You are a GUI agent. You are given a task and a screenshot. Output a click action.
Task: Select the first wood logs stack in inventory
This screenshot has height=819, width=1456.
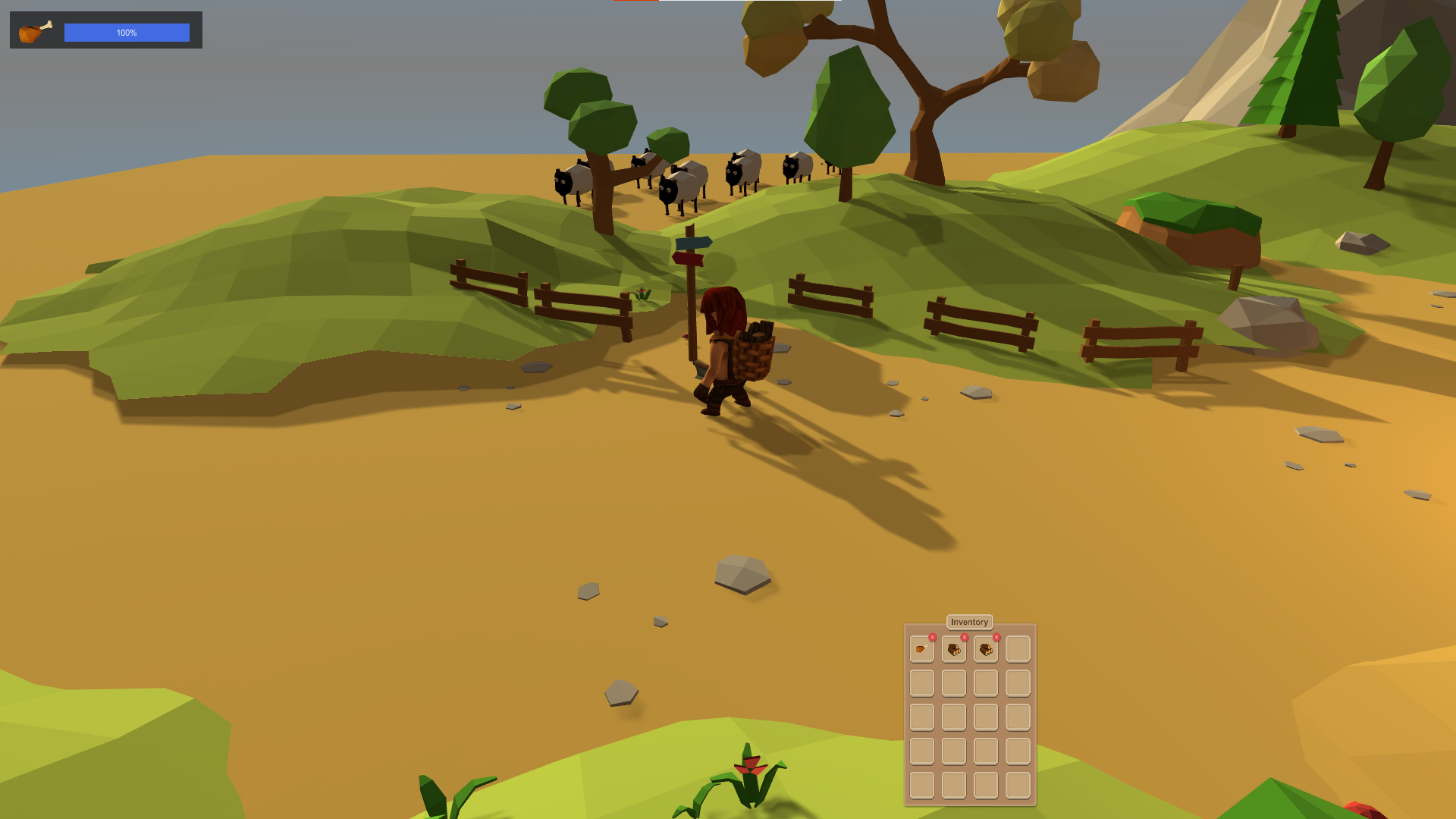coord(954,650)
